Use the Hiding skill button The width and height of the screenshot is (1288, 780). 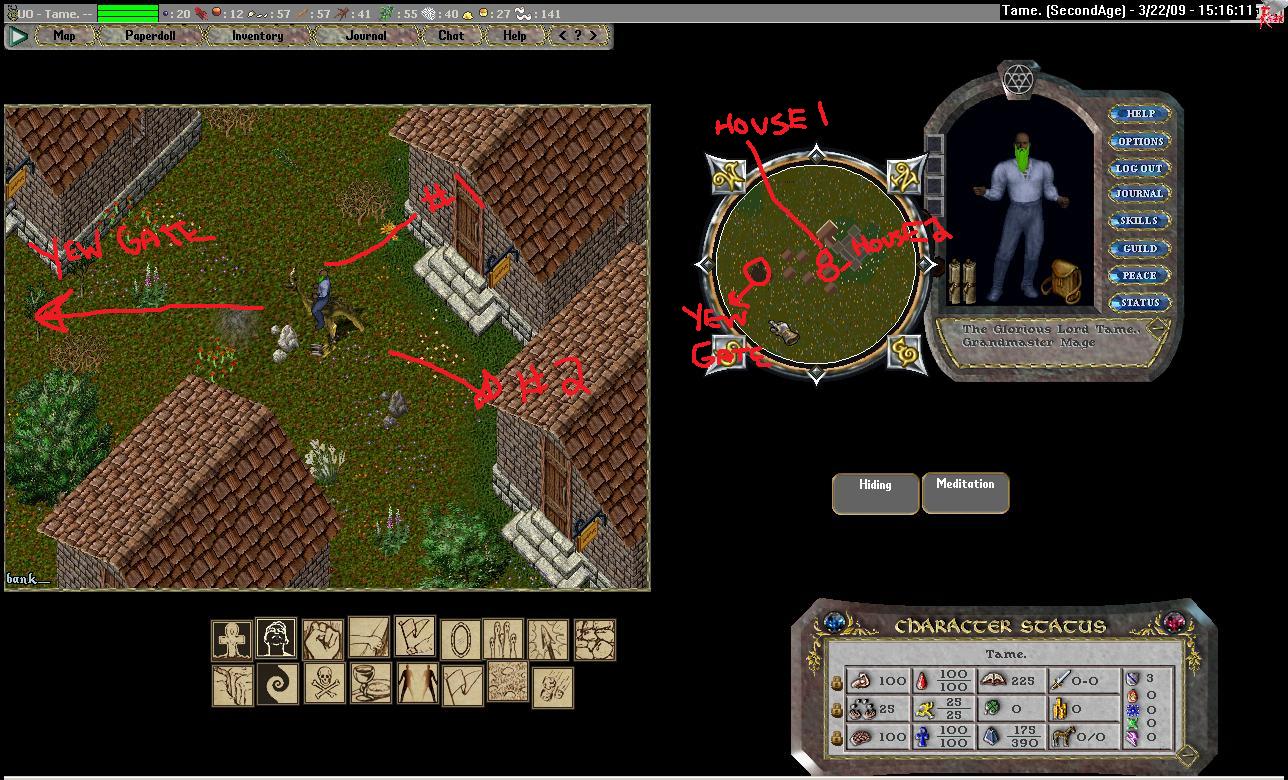[875, 493]
